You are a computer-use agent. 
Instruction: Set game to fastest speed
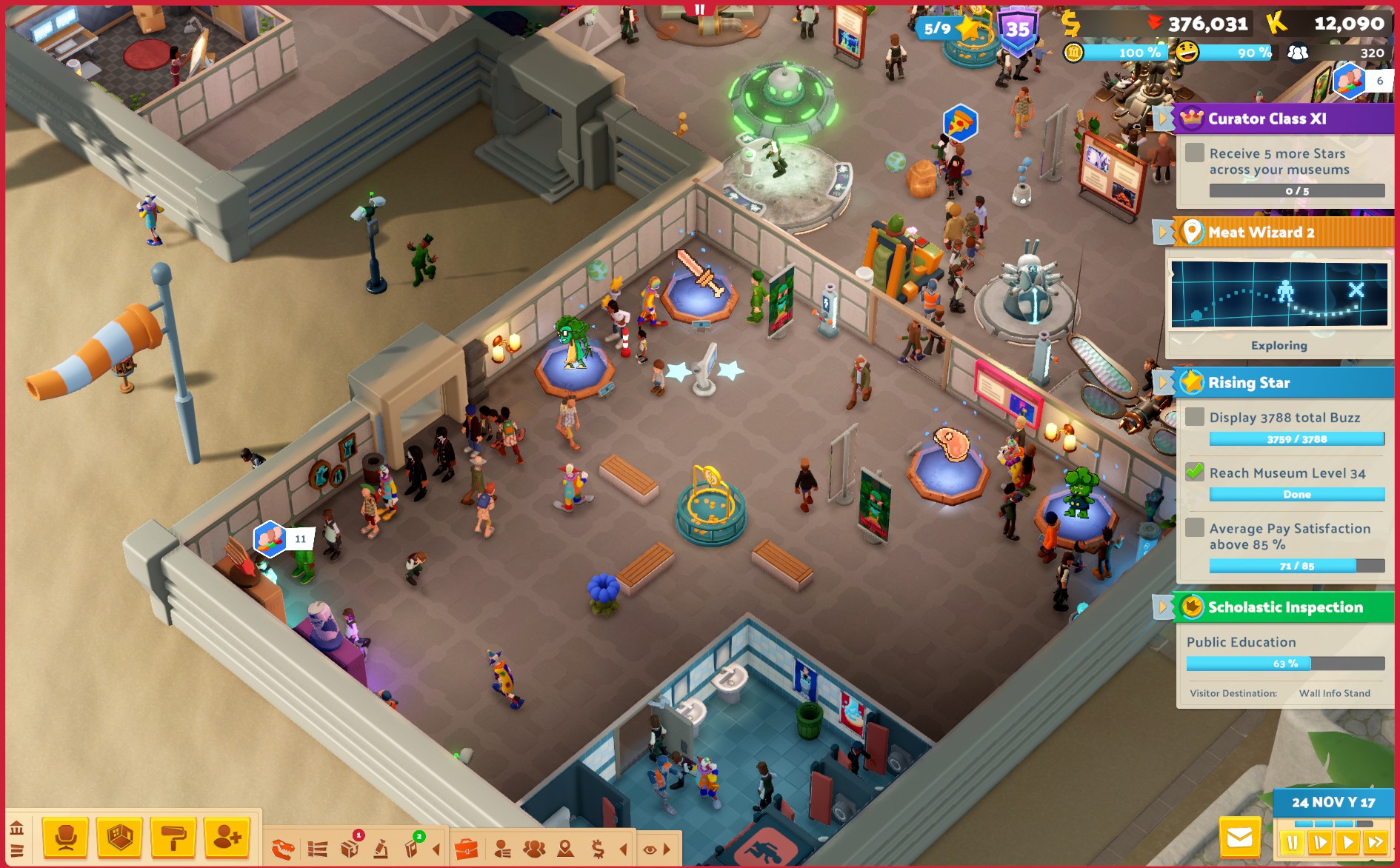click(1376, 842)
